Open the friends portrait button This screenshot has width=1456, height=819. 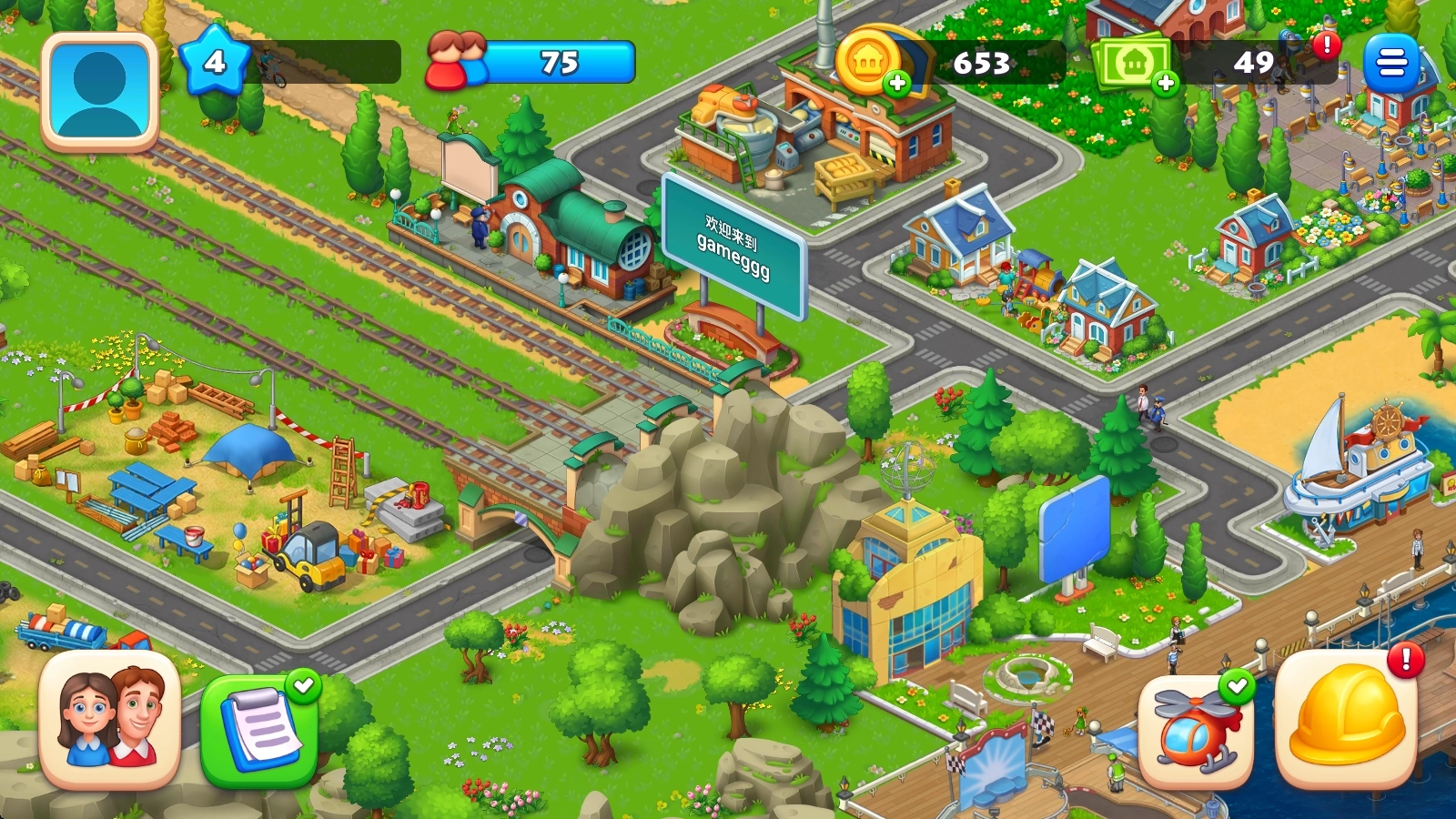pos(109,719)
